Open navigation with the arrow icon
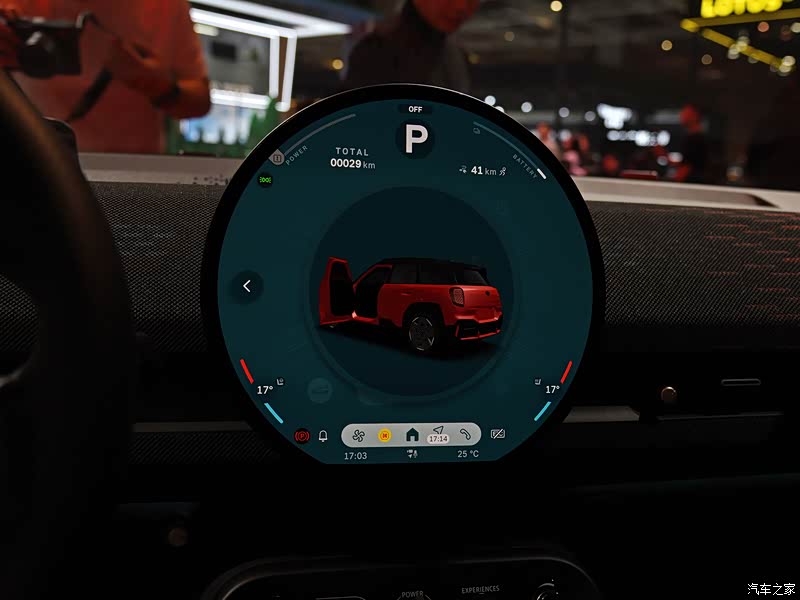 pyautogui.click(x=438, y=431)
